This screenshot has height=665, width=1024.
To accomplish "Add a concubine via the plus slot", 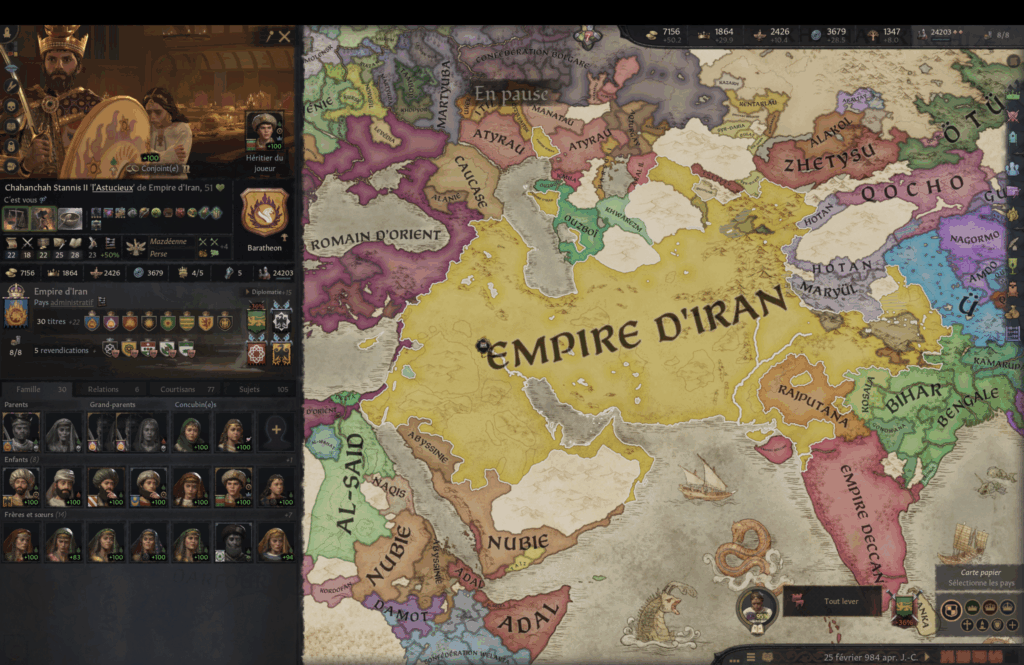I will click(x=276, y=431).
